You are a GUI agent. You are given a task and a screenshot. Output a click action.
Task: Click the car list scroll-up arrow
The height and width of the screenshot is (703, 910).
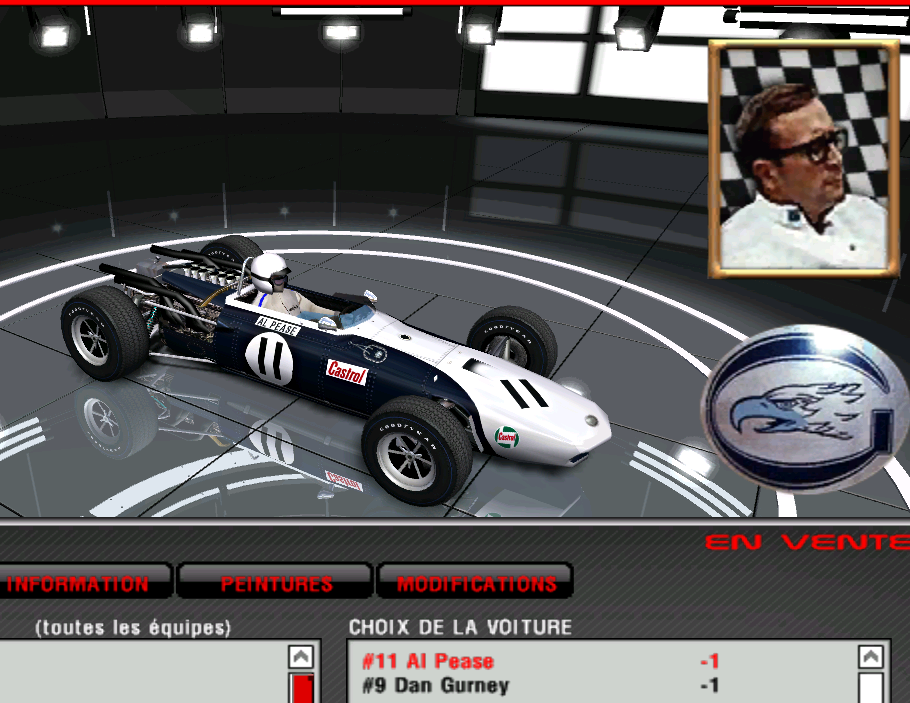coord(871,657)
